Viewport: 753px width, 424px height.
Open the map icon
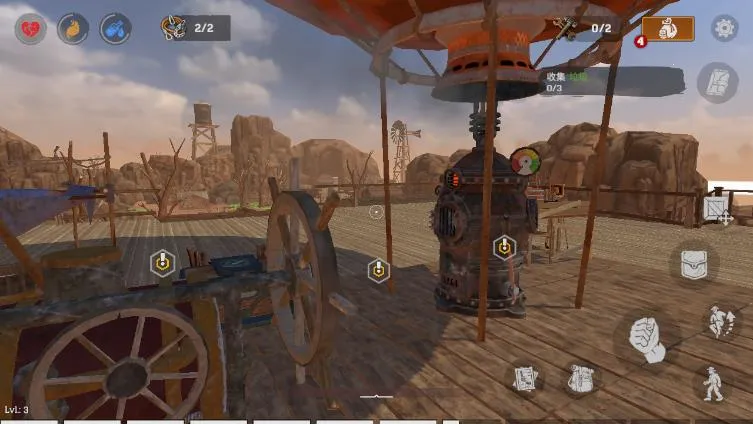point(716,82)
